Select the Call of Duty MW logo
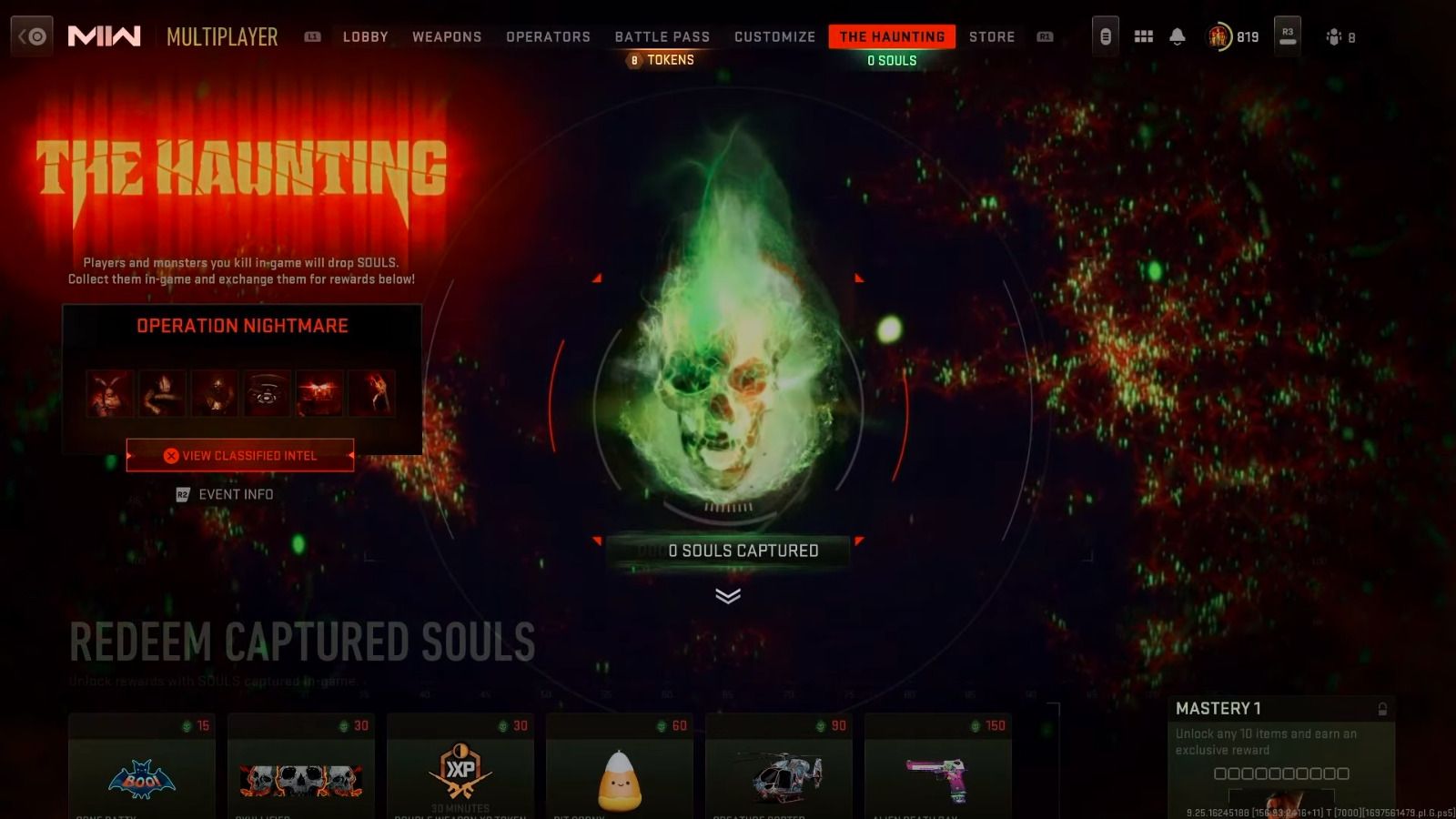Image resolution: width=1456 pixels, height=819 pixels. point(102,35)
